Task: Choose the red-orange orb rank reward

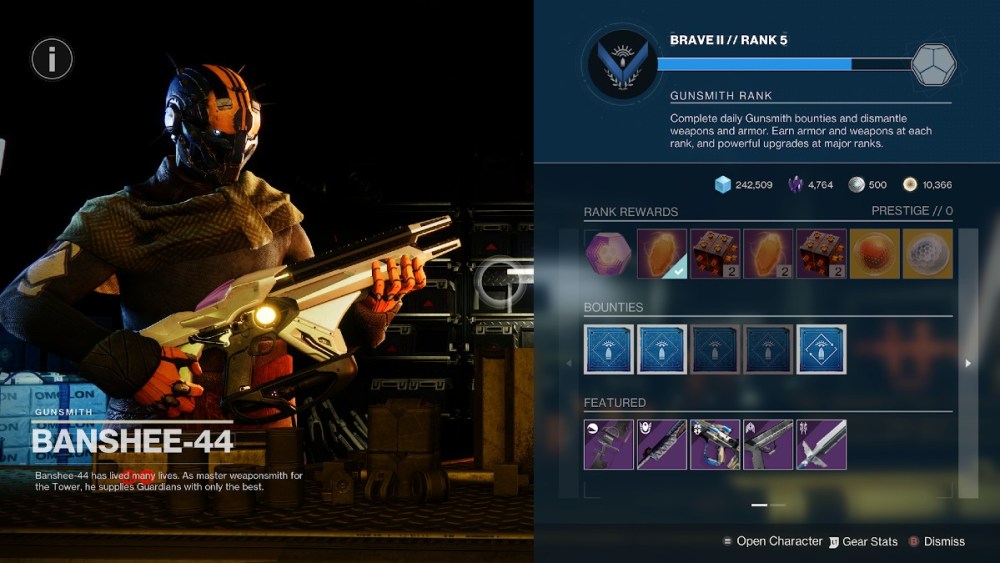Action: tap(875, 254)
